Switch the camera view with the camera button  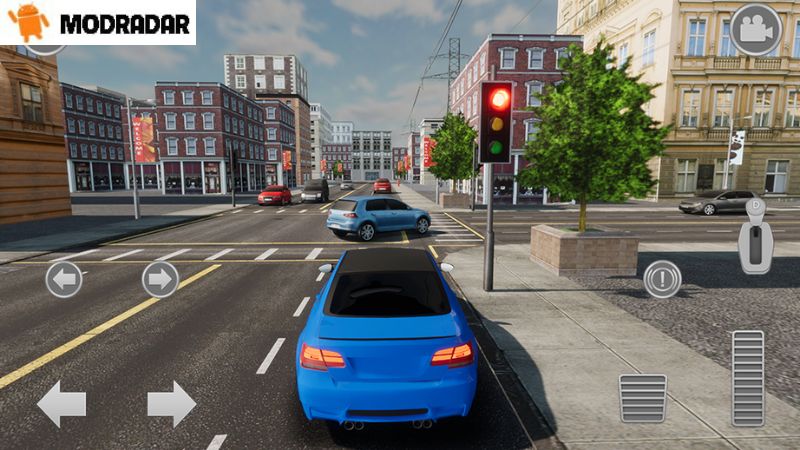pyautogui.click(x=755, y=30)
